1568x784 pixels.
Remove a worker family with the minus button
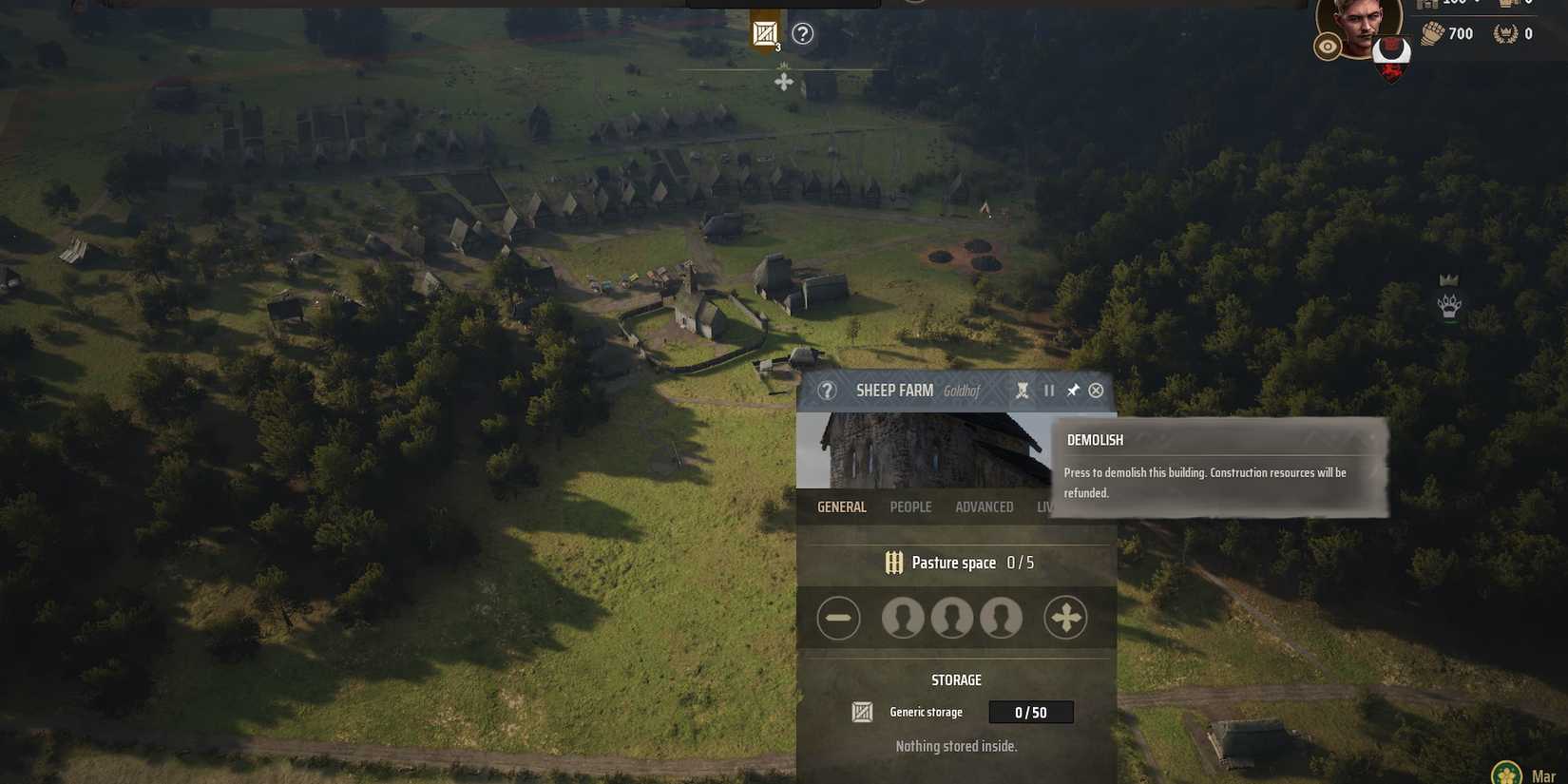click(x=838, y=617)
